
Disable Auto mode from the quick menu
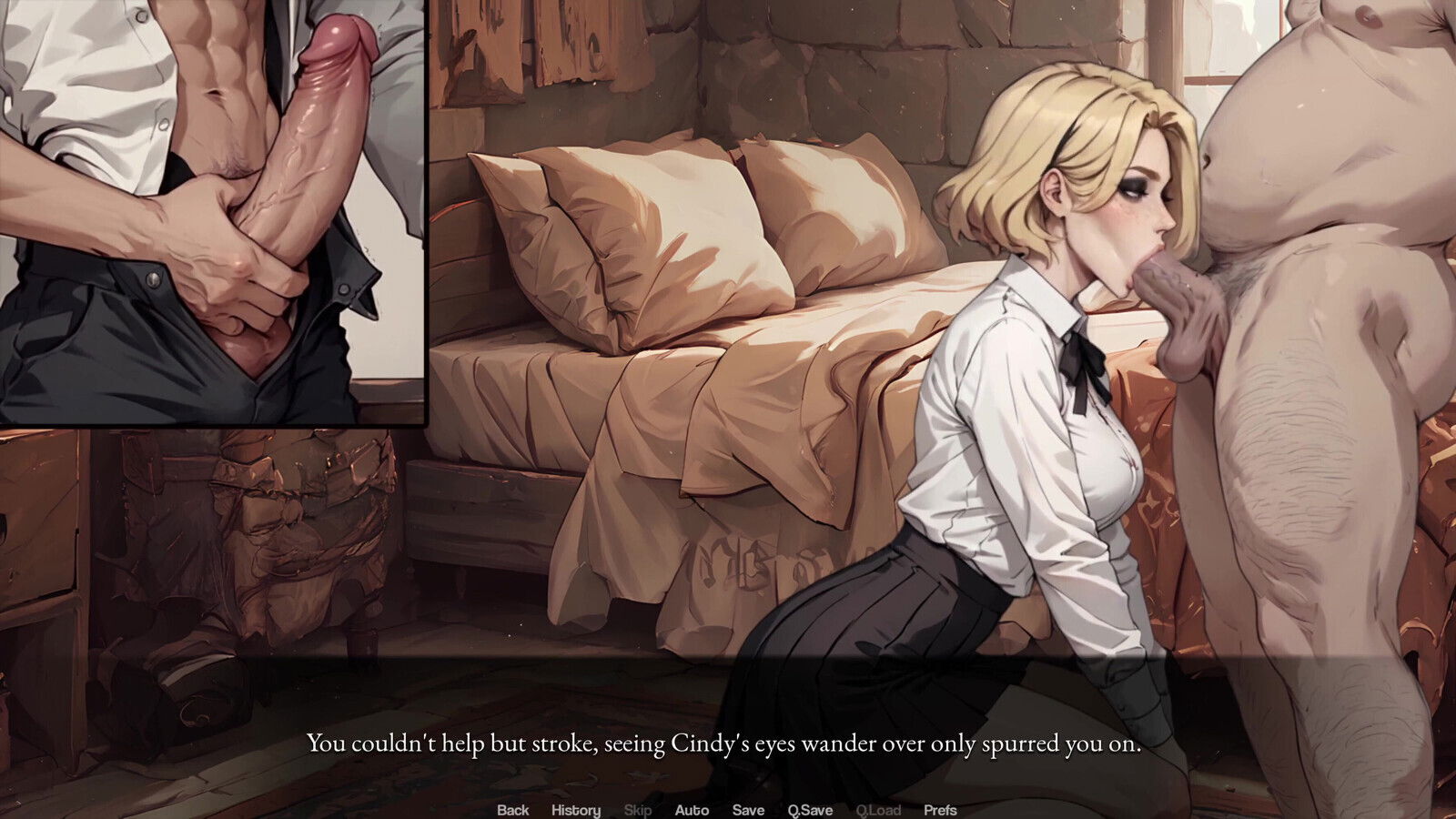(x=693, y=809)
